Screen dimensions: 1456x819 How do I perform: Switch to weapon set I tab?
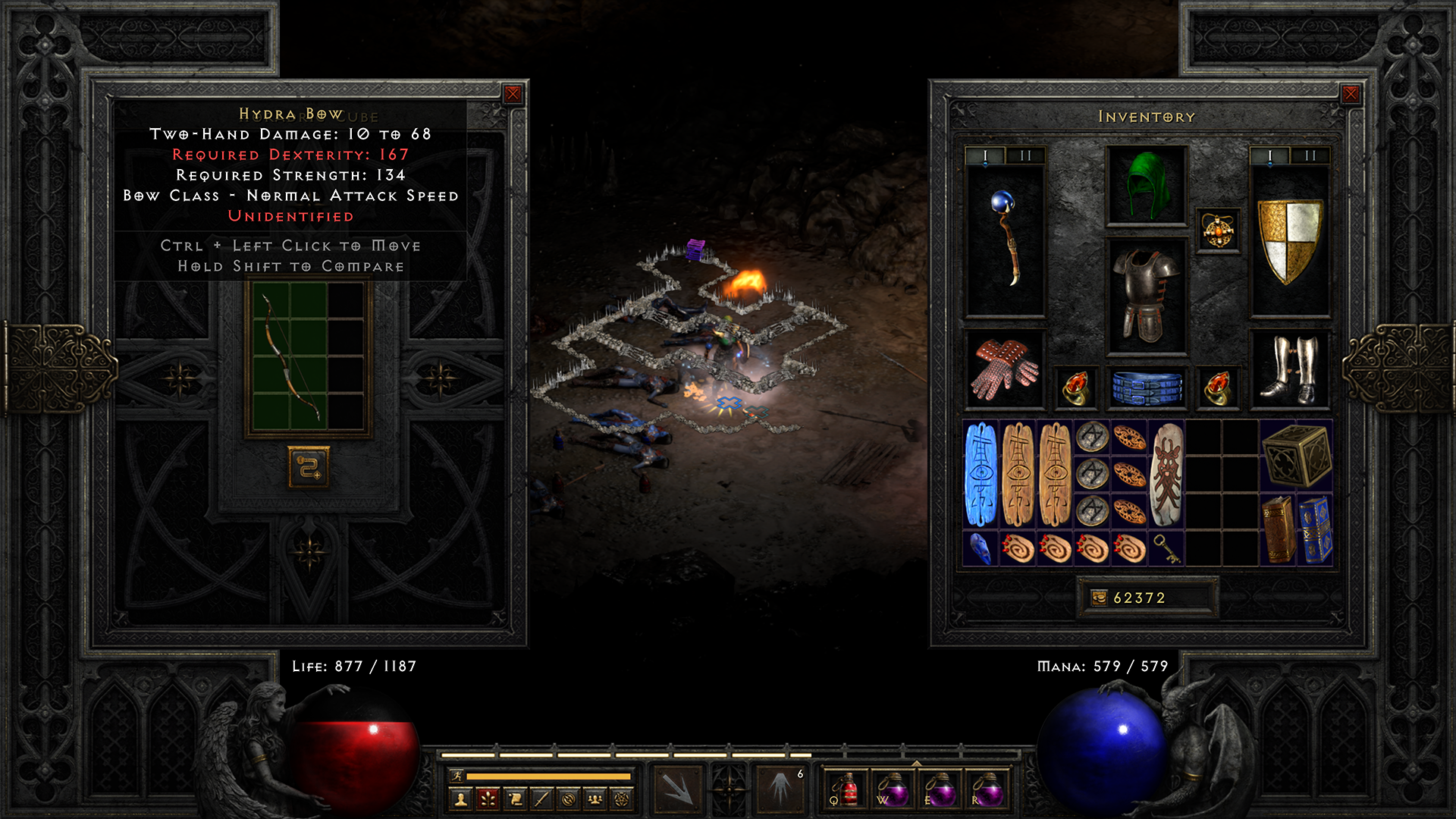[x=1269, y=157]
